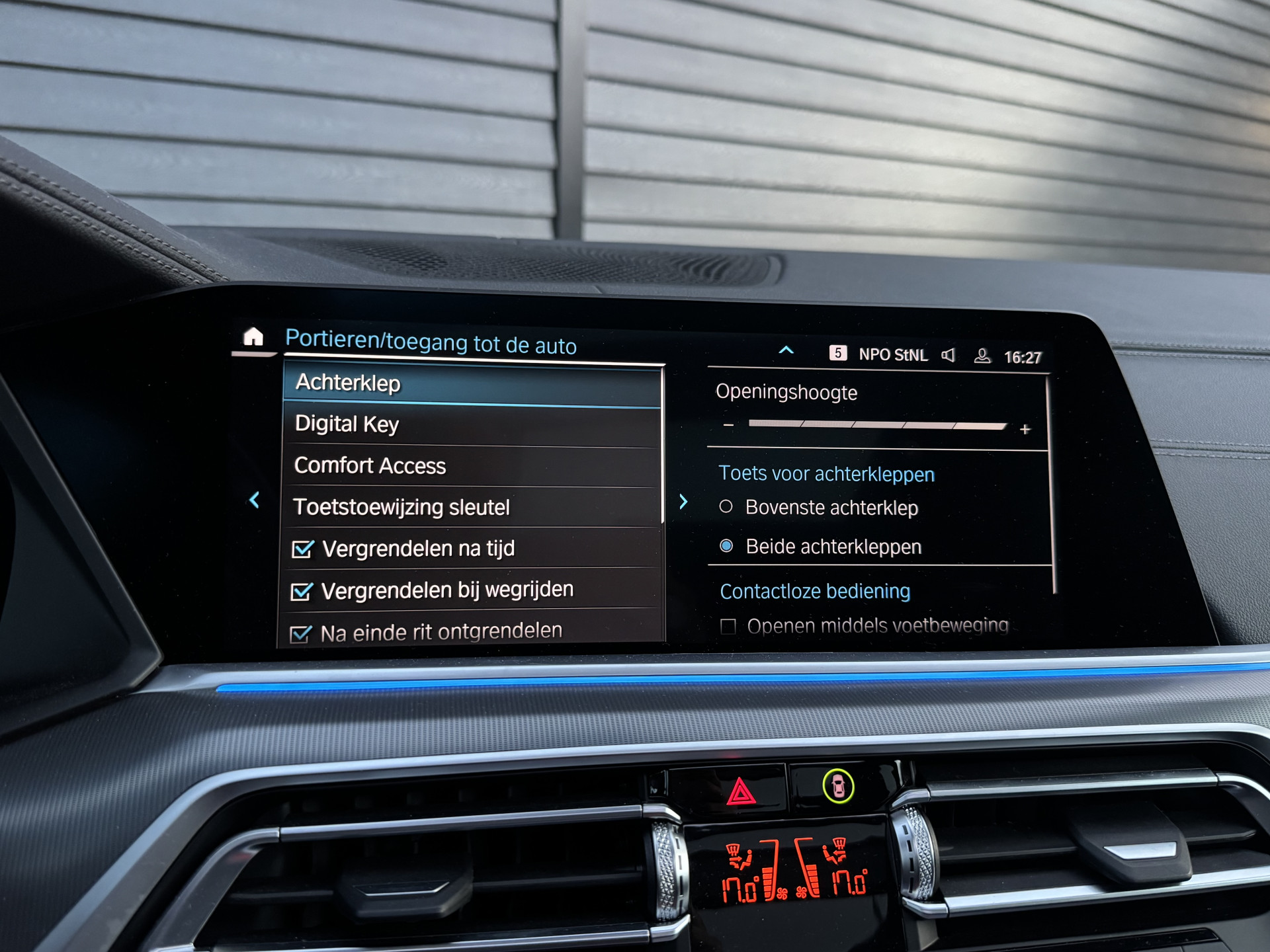Click the Openingshoogte slider bar

[877, 425]
